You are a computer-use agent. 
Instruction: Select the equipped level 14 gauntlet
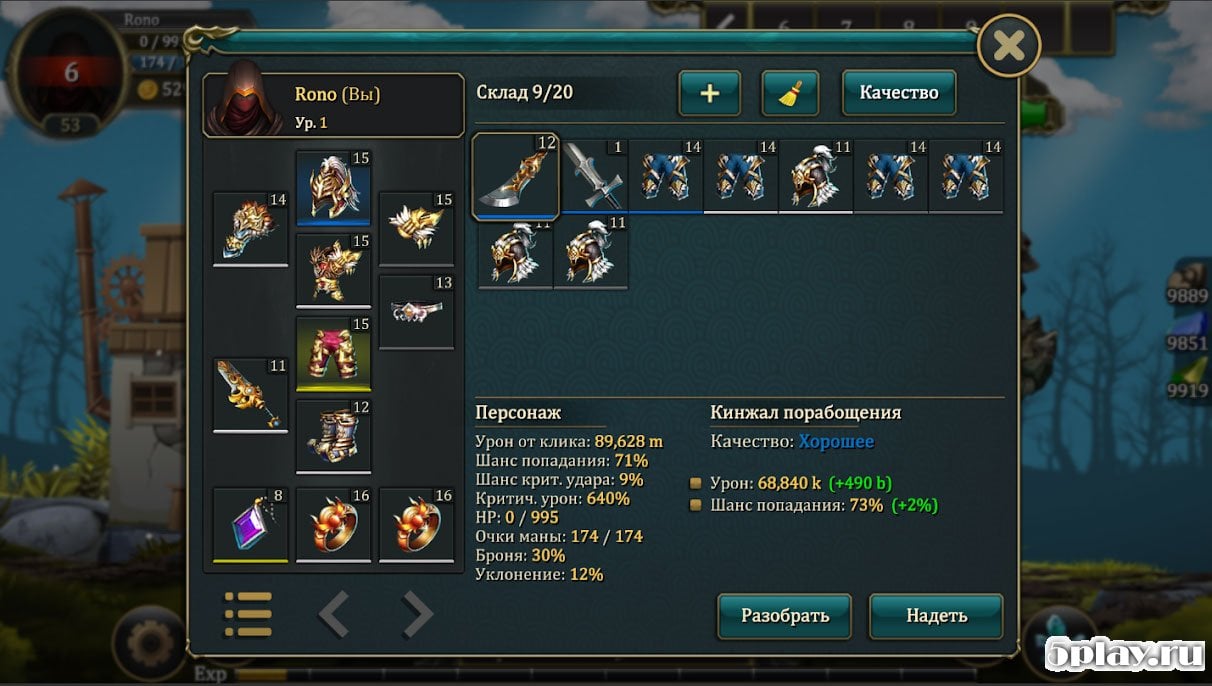pyautogui.click(x=250, y=228)
